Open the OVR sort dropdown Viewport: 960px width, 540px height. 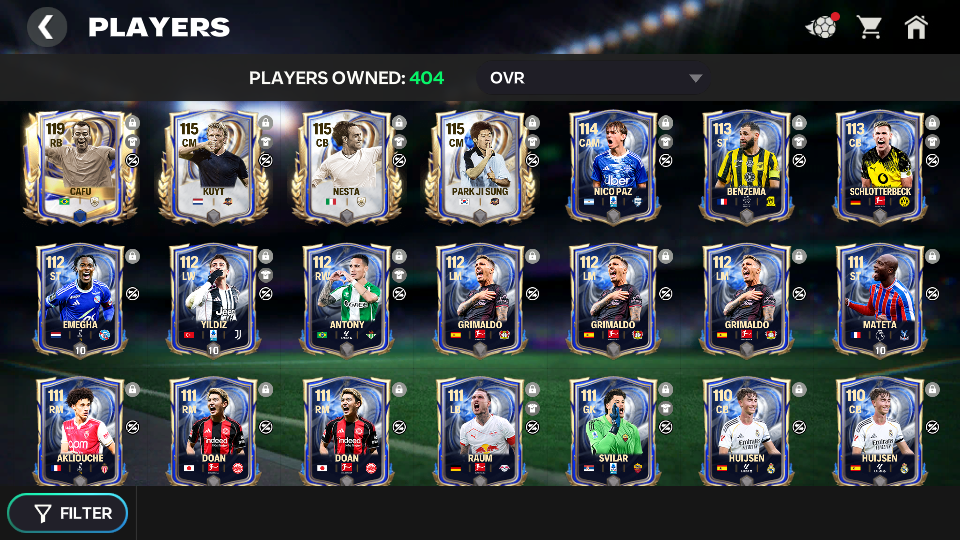click(x=594, y=78)
